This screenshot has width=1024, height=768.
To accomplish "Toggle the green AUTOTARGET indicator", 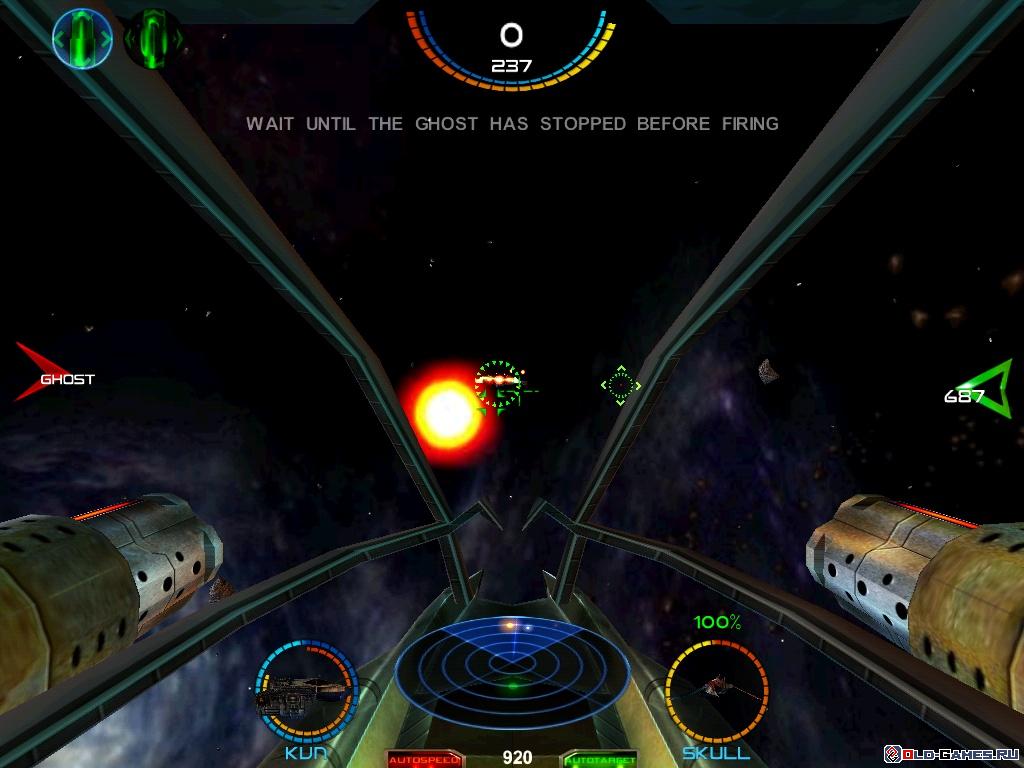I will (x=600, y=759).
